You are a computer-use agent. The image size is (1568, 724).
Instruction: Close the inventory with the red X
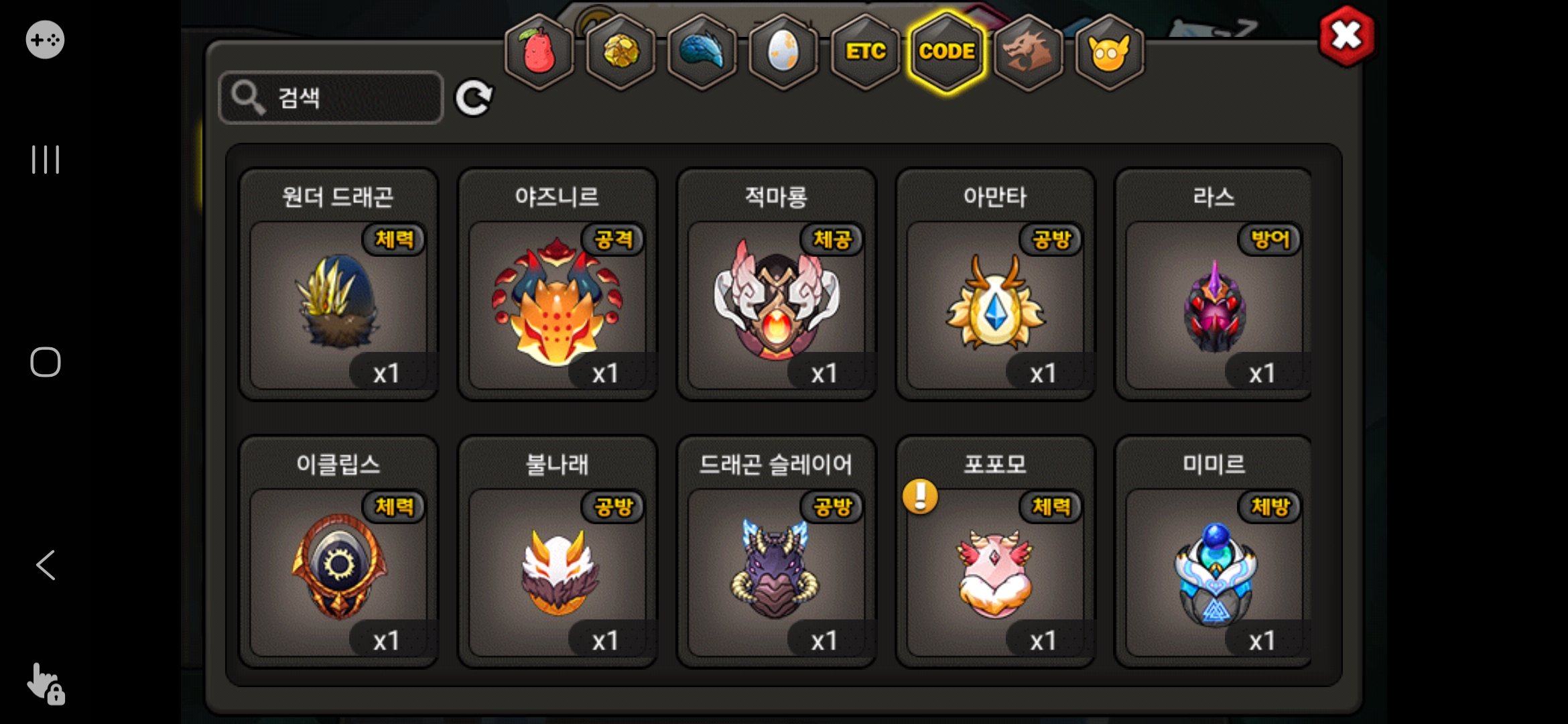pos(1346,36)
